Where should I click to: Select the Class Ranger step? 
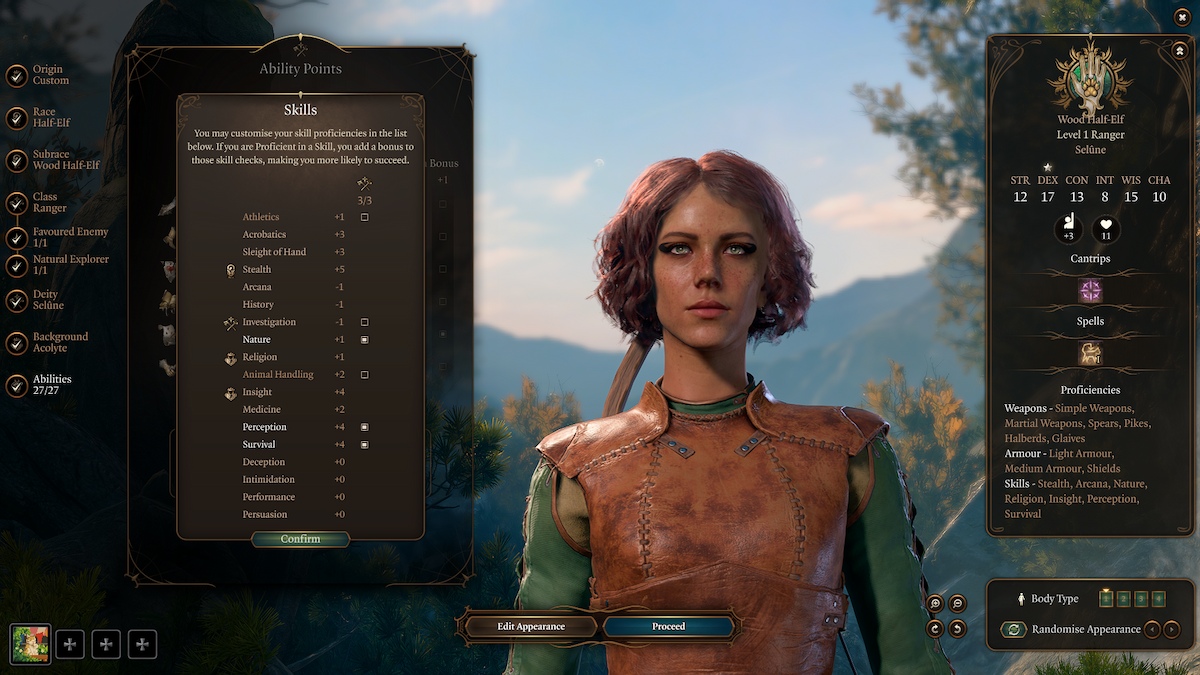(x=50, y=202)
